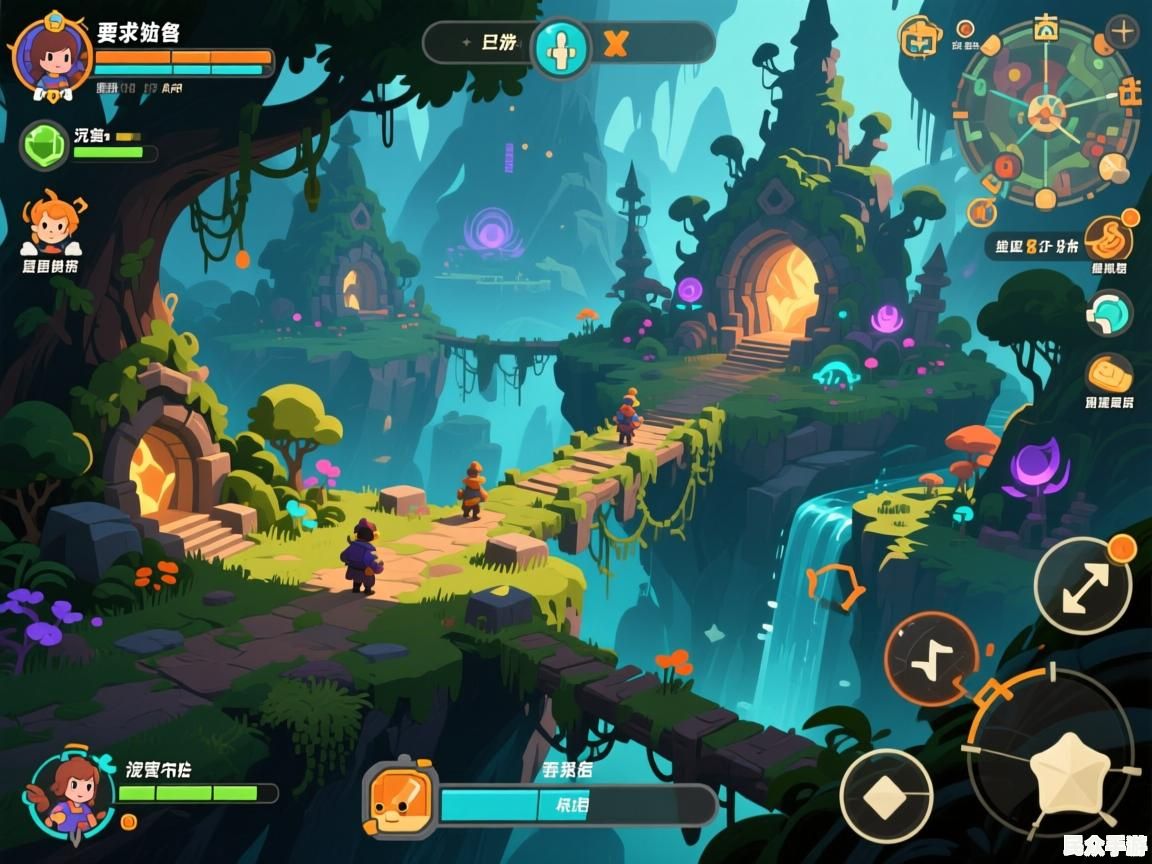Close the top bar with the orange X
Screen dimensions: 1152x864
[615, 44]
